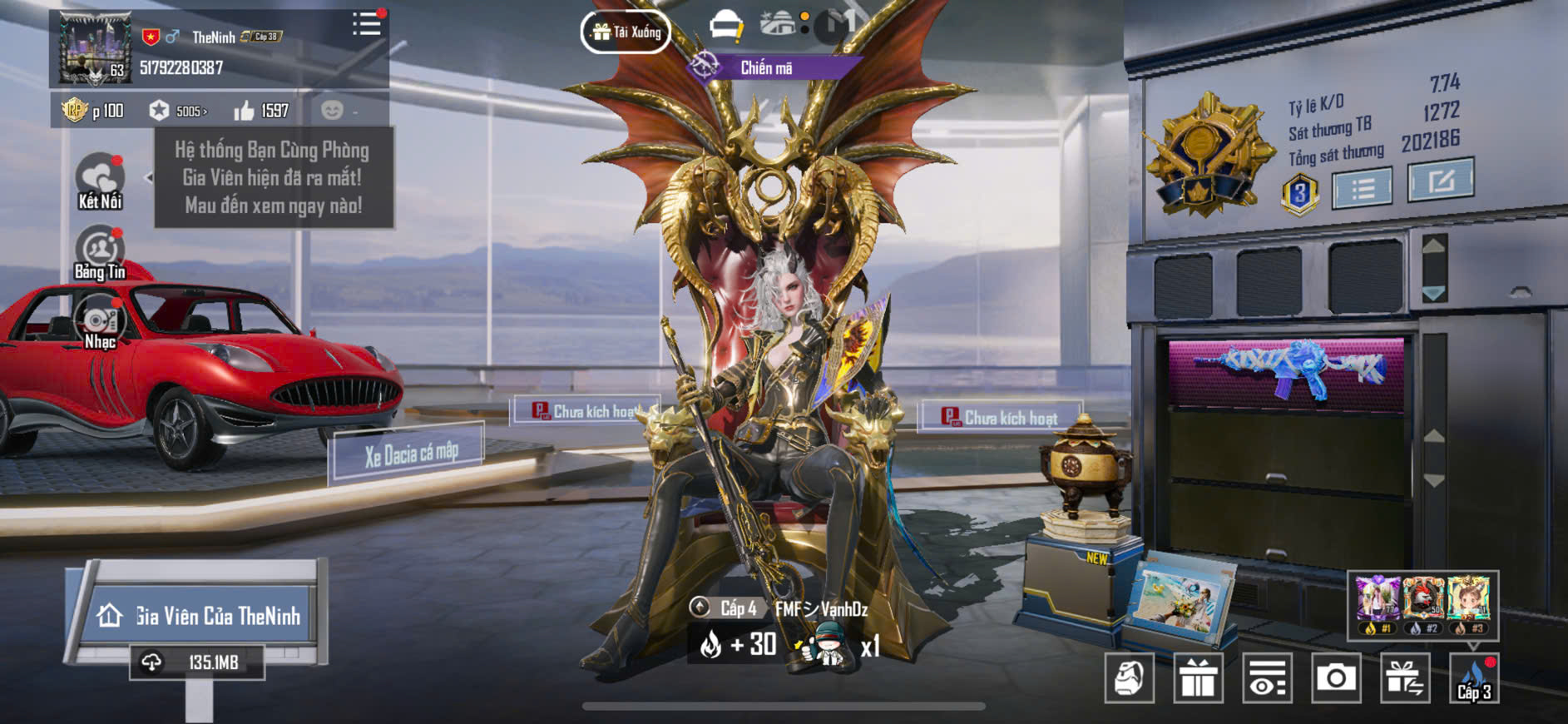The height and width of the screenshot is (724, 1568).
Task: Open the stats list button under the damage figures
Action: [x=1362, y=189]
